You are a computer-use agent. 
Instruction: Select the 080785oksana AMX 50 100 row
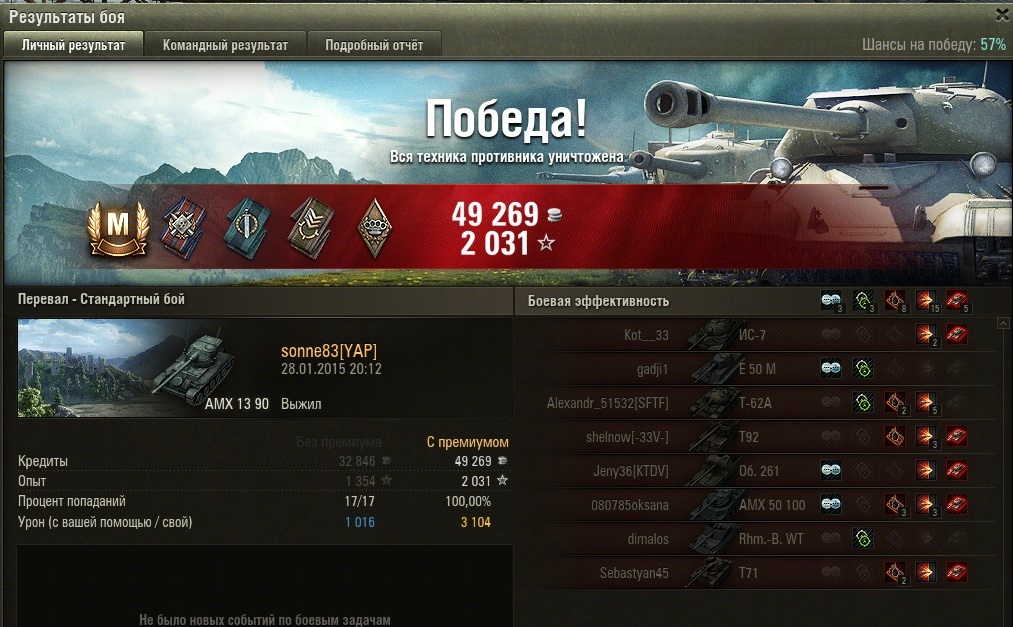[x=760, y=505]
